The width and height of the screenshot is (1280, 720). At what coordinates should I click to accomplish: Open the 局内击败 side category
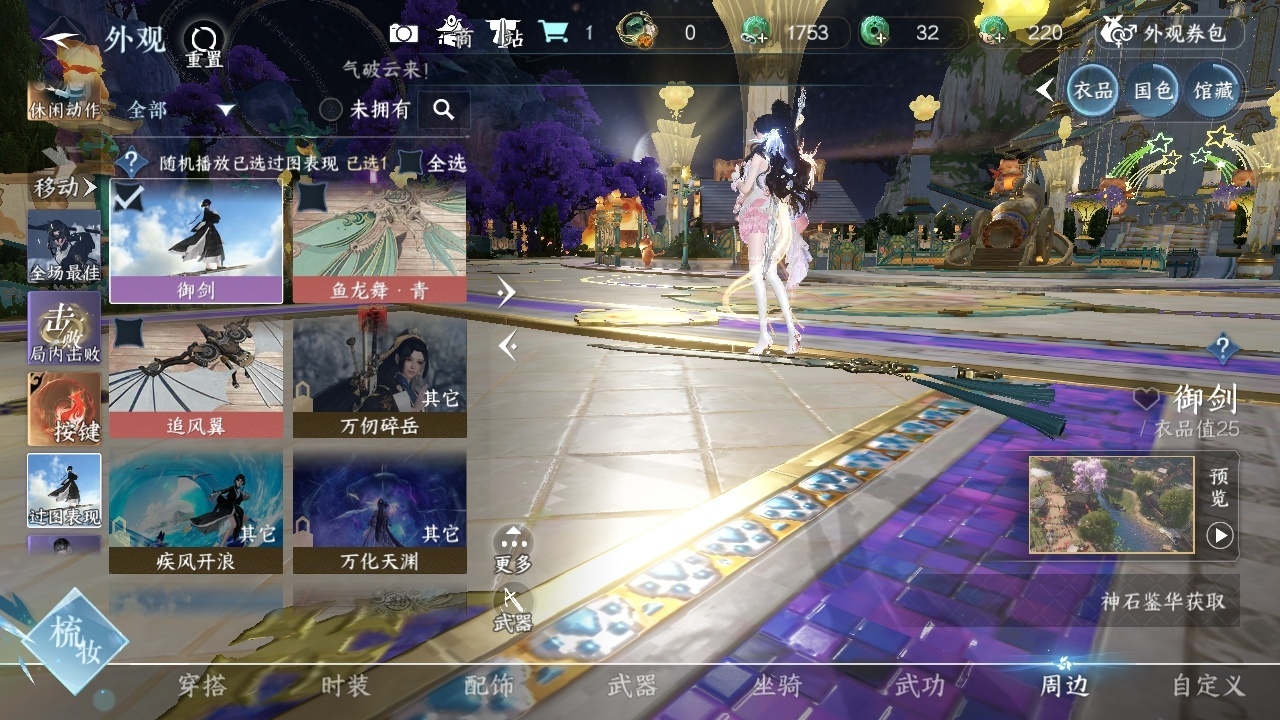pos(64,328)
